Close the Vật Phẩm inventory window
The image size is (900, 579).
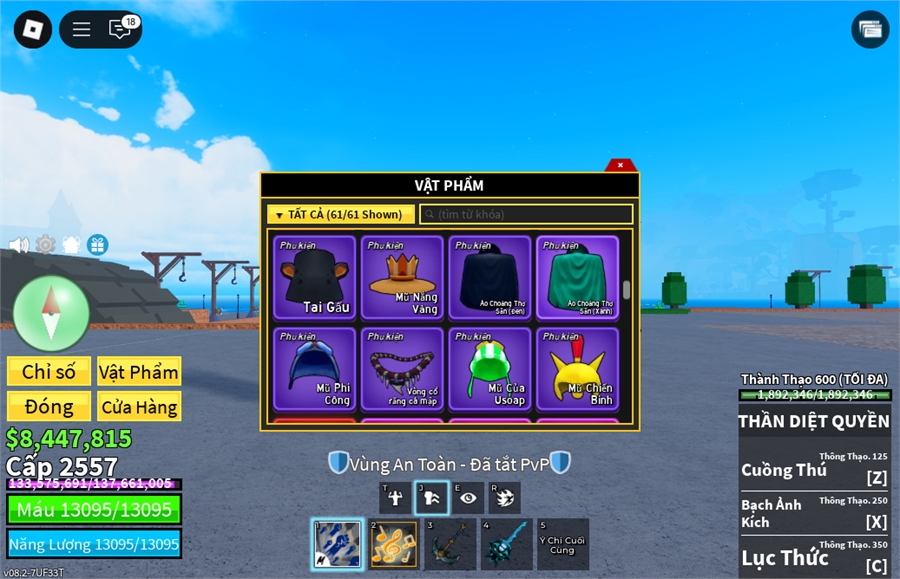click(620, 165)
